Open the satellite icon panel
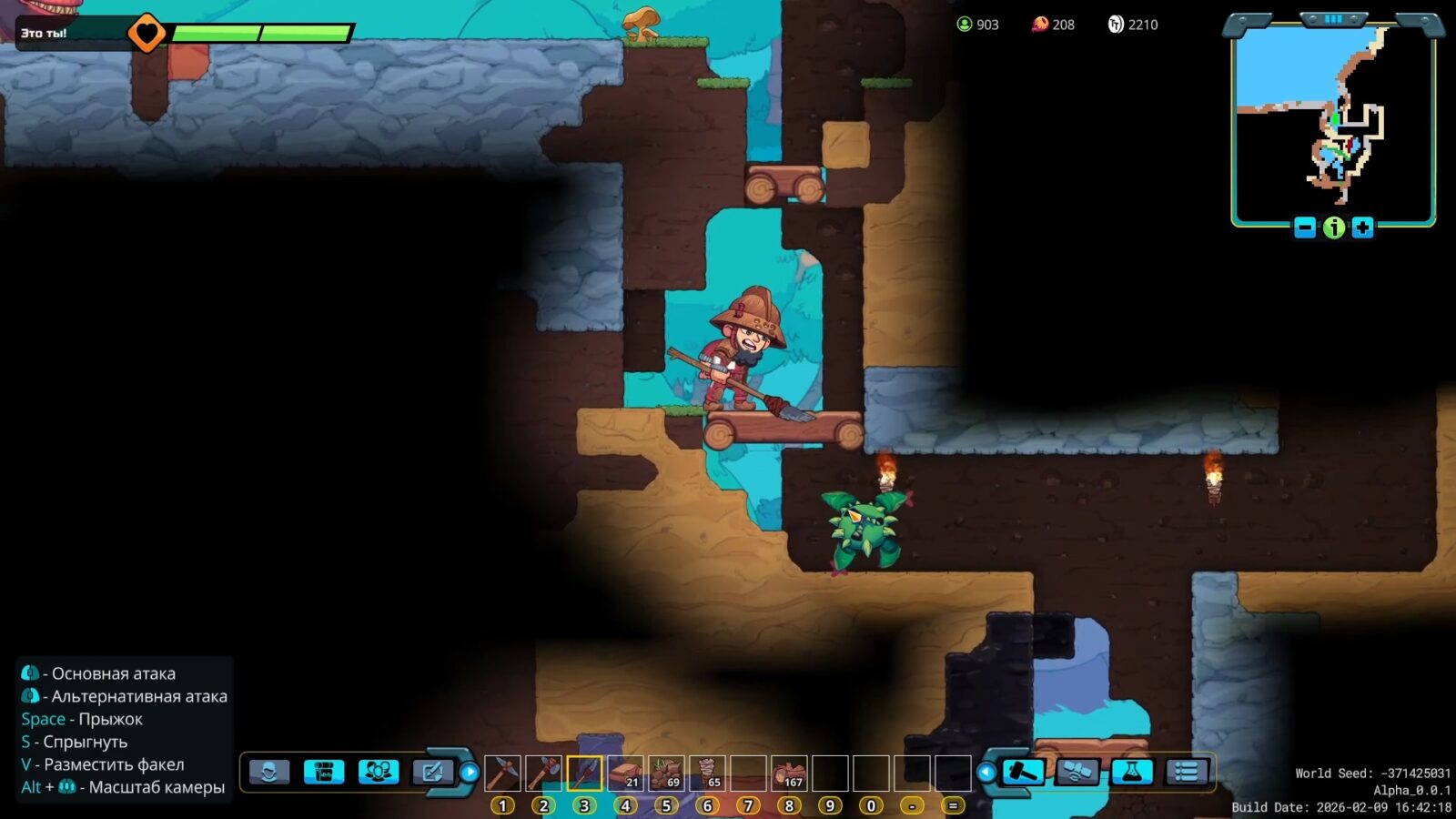The image size is (1456, 819). pos(1077,773)
